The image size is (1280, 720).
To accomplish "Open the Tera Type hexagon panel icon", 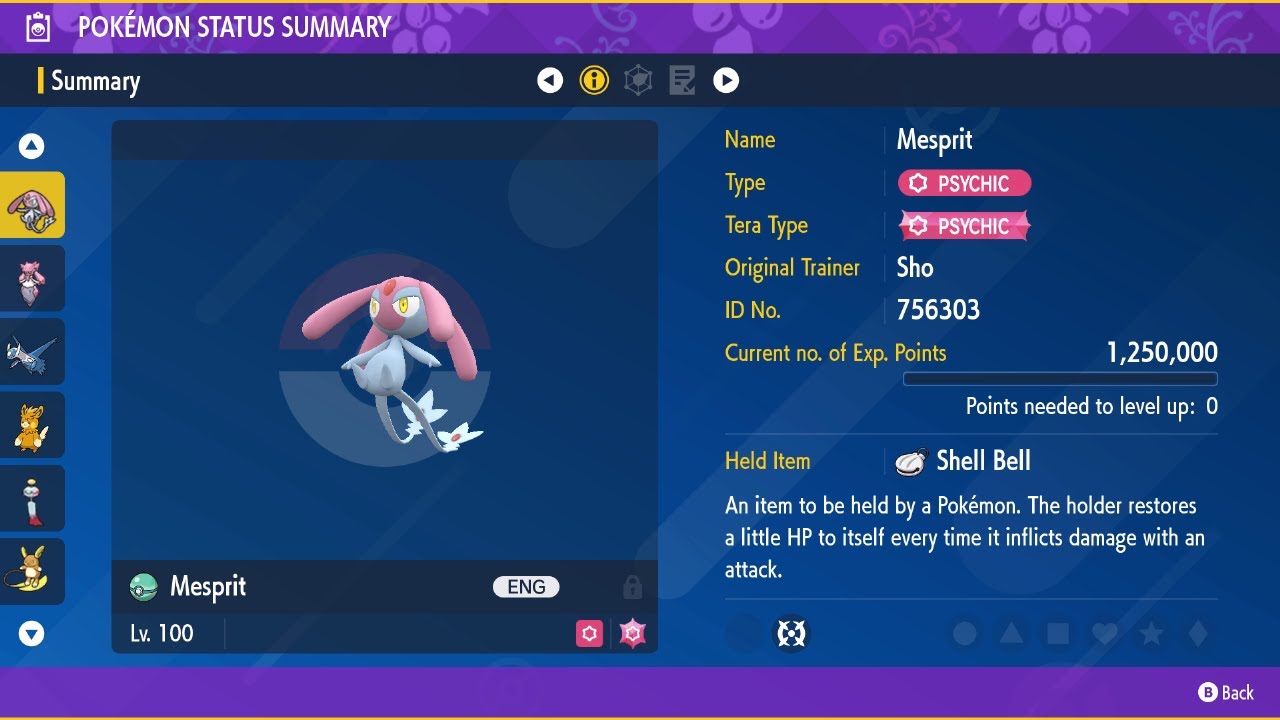I will pyautogui.click(x=637, y=80).
